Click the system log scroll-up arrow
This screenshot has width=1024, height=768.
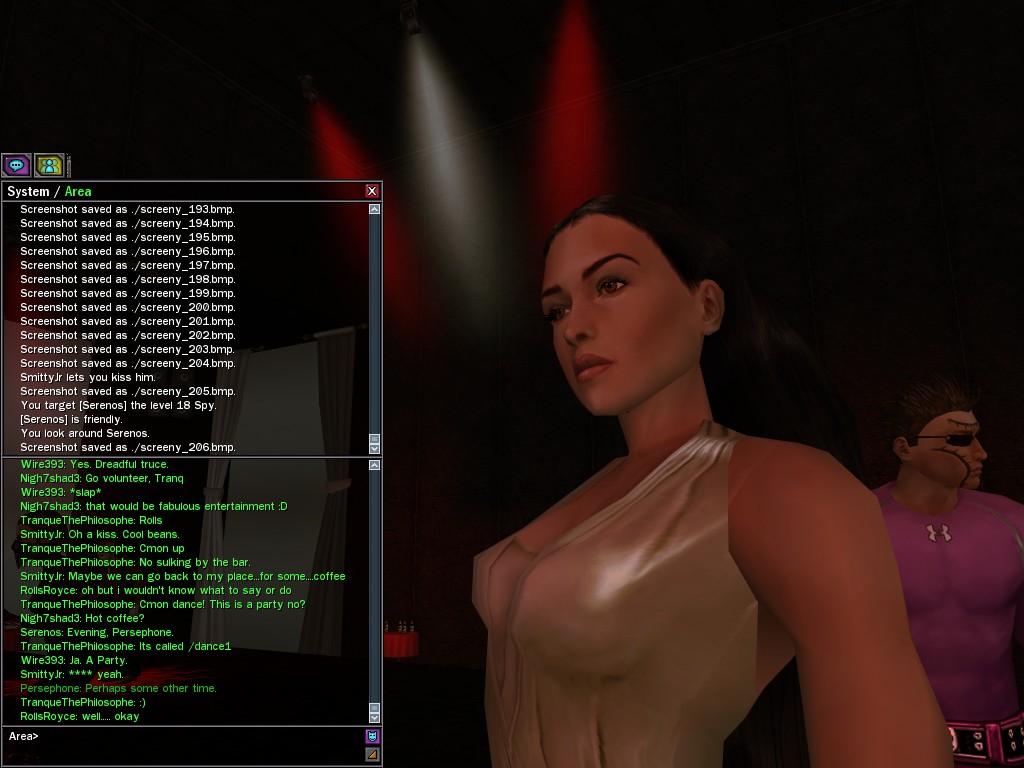[x=375, y=209]
